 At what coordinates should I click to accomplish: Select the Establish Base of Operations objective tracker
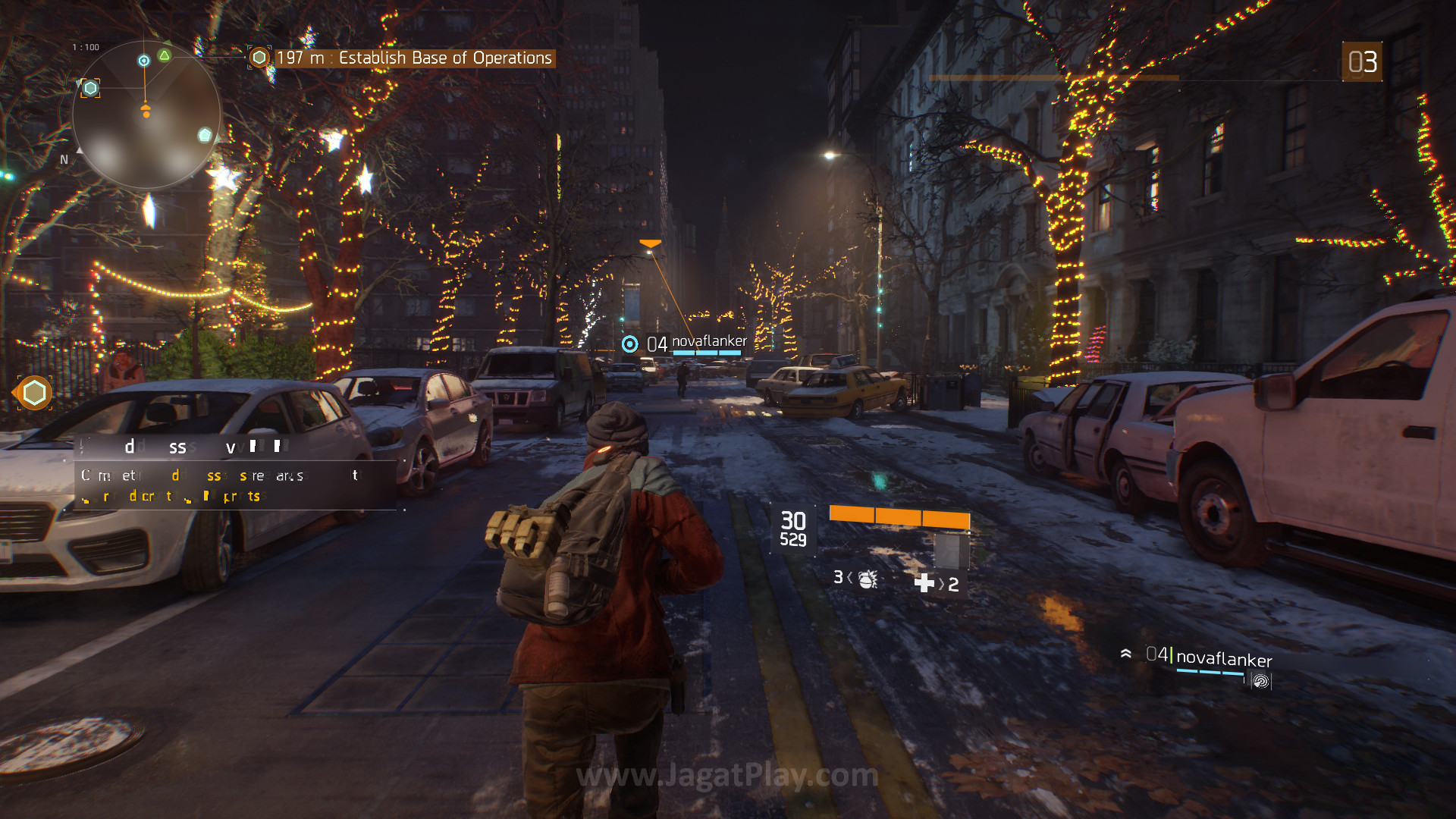(413, 58)
